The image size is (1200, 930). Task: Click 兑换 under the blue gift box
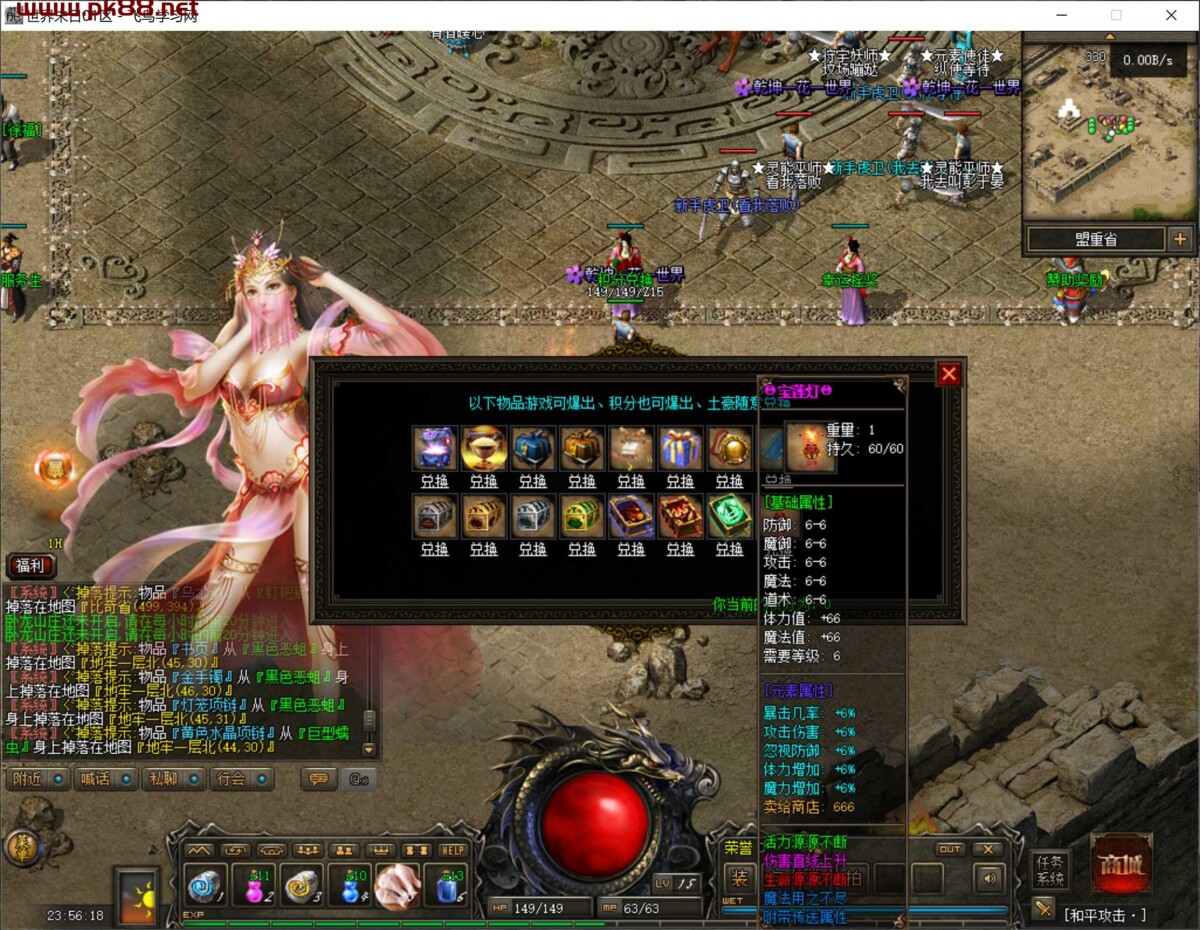(680, 481)
